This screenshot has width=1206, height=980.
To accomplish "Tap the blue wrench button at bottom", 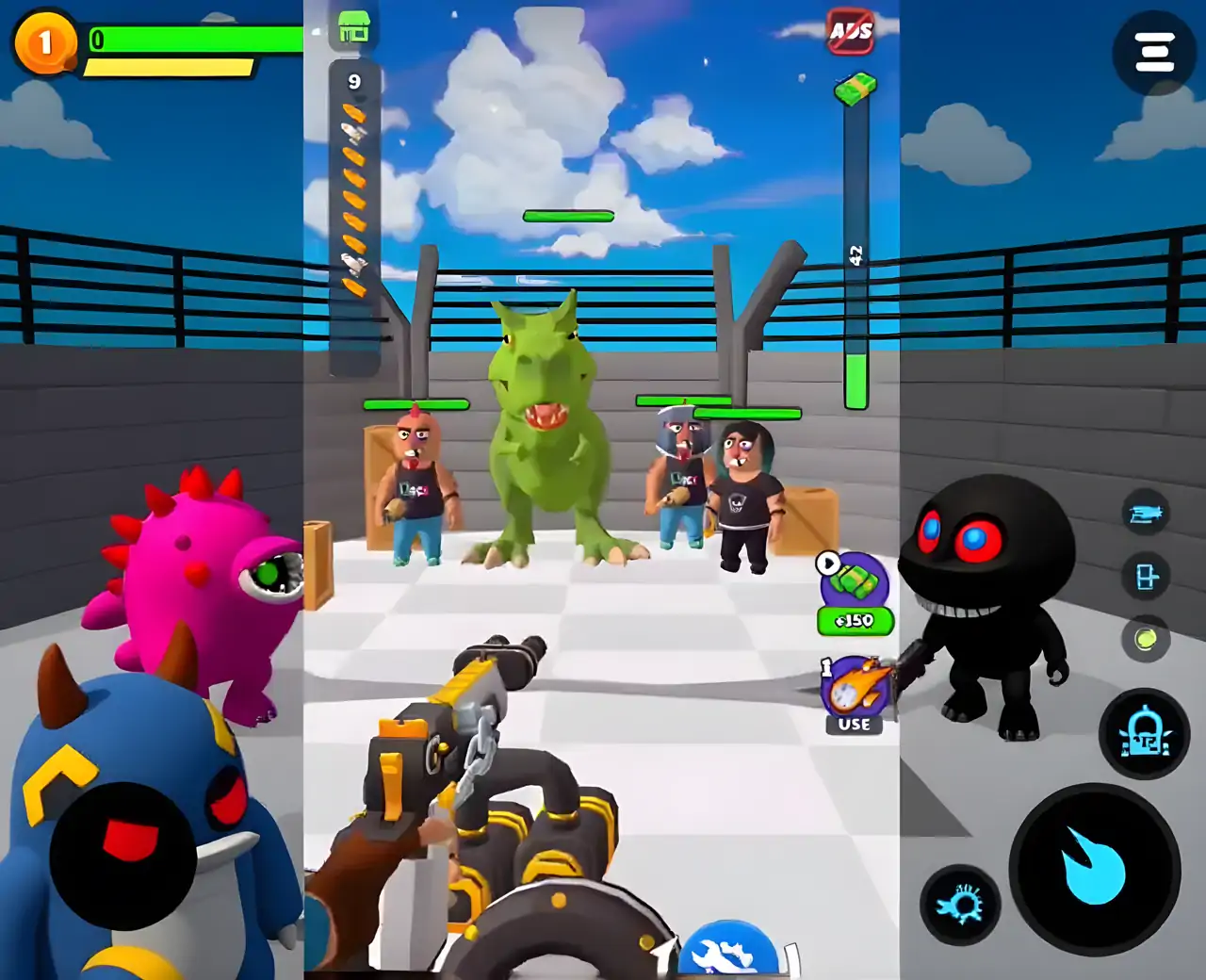I will pos(728,952).
